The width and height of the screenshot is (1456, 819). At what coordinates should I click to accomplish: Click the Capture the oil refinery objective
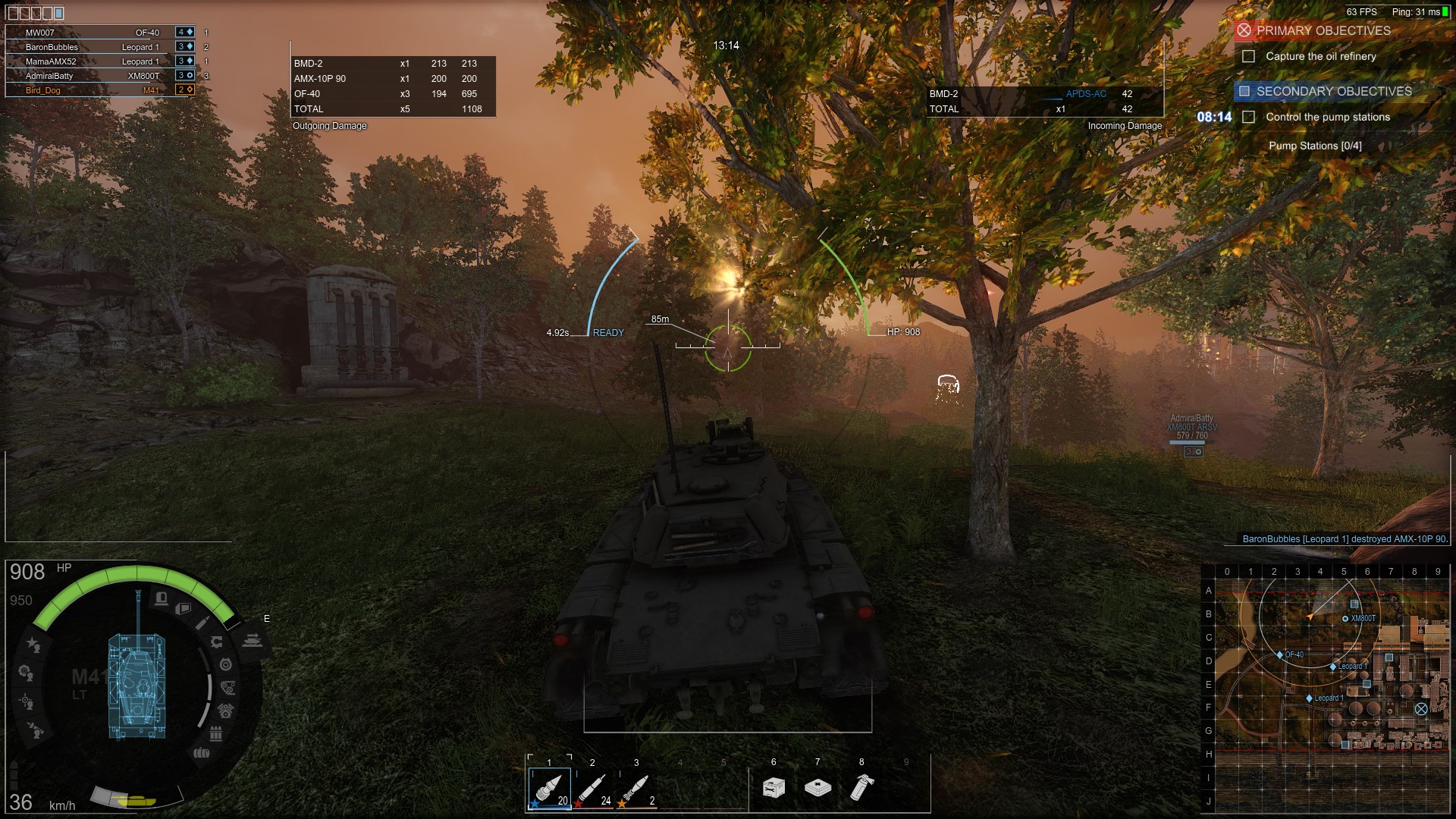tap(1320, 57)
